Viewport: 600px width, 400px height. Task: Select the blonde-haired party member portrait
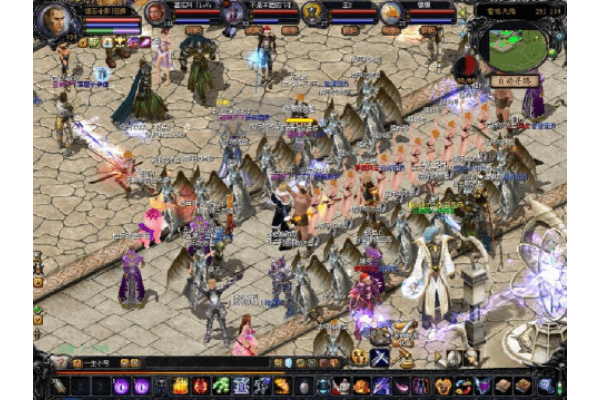click(390, 13)
